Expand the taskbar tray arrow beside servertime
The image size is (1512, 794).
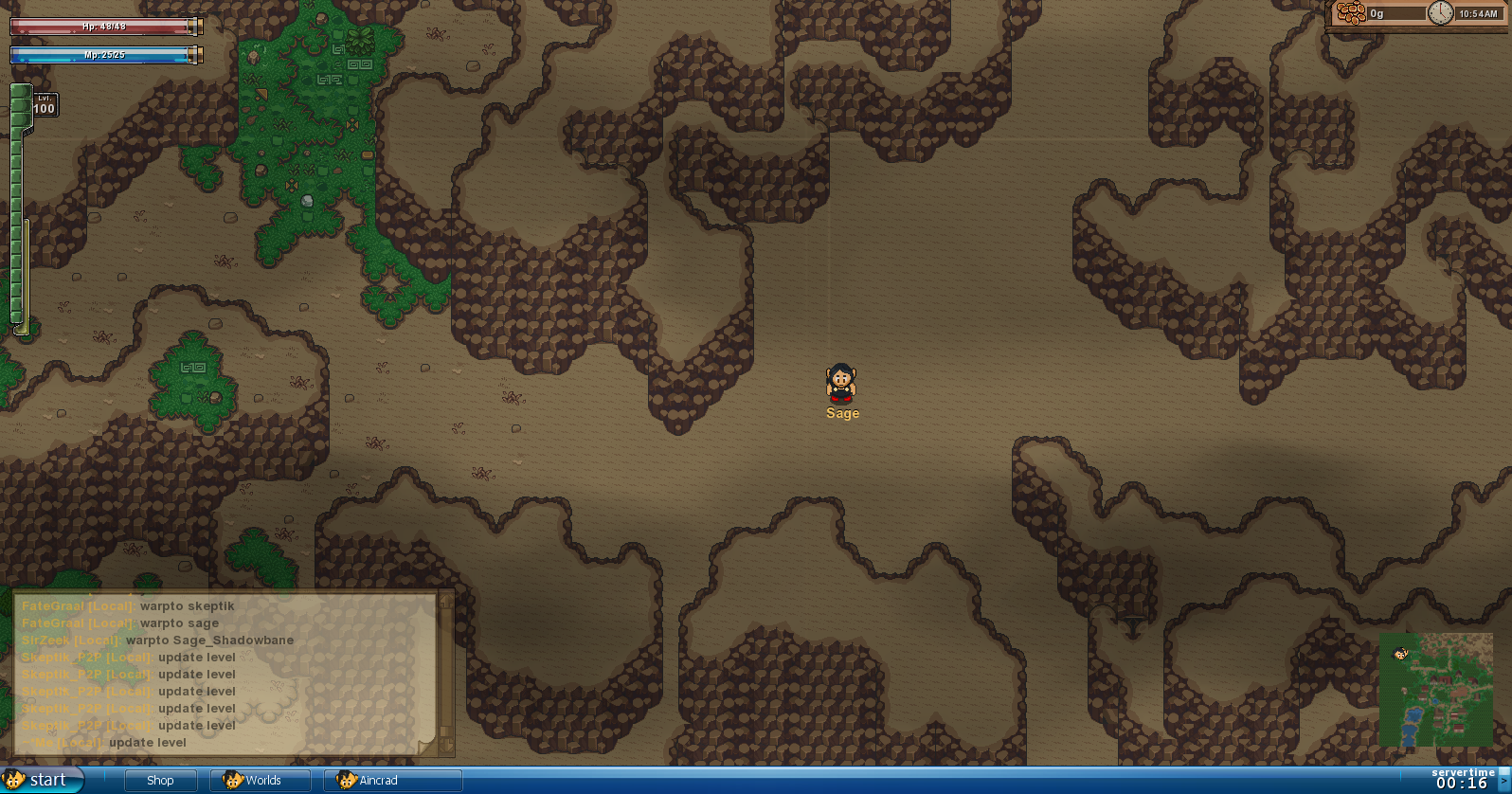point(1504,781)
